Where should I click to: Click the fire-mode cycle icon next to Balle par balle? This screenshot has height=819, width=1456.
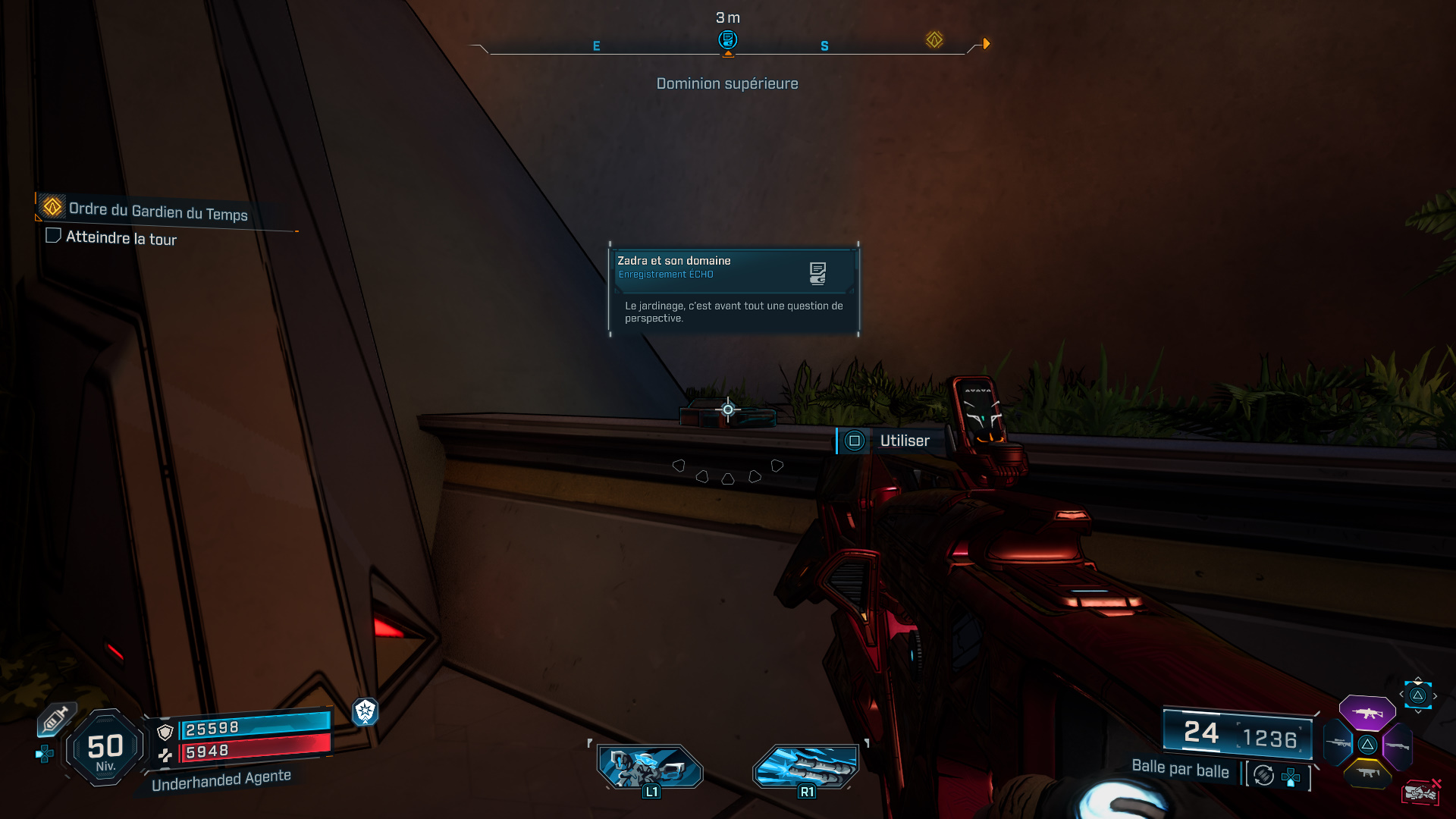pos(1263,777)
